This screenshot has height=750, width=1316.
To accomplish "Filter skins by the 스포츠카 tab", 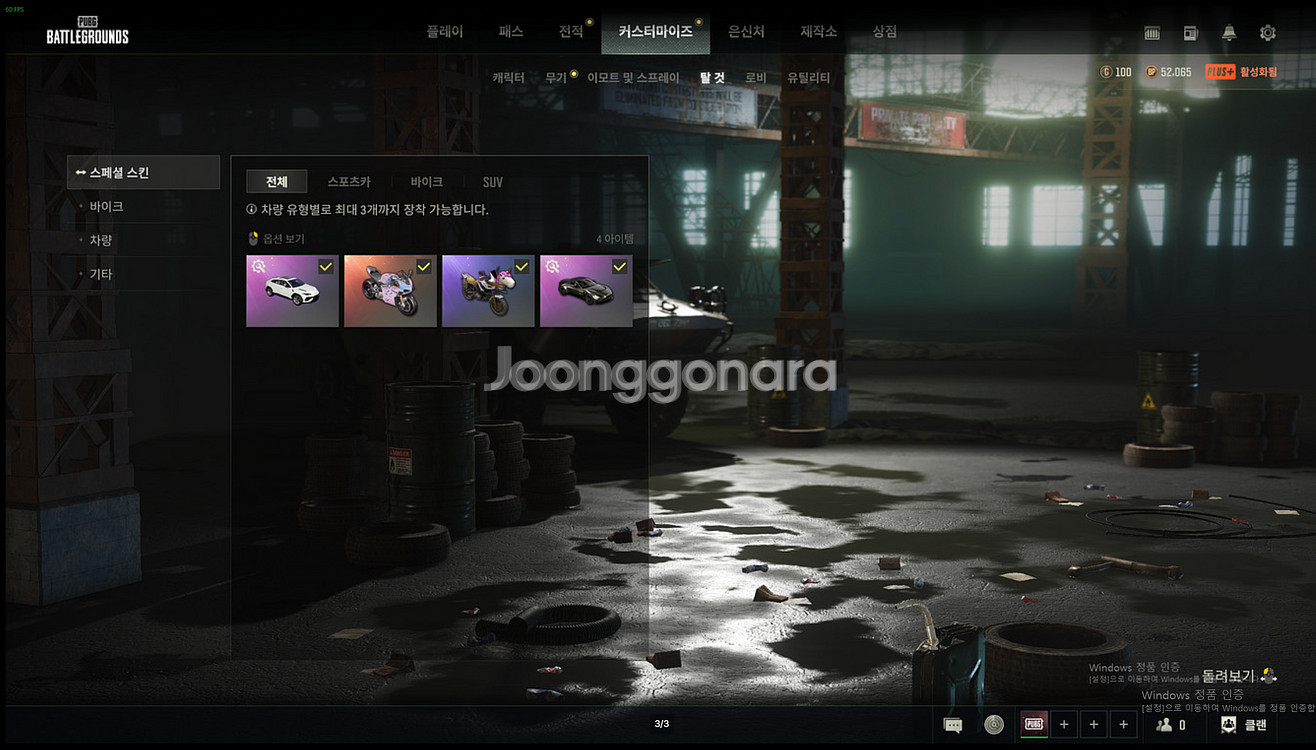I will pyautogui.click(x=349, y=182).
